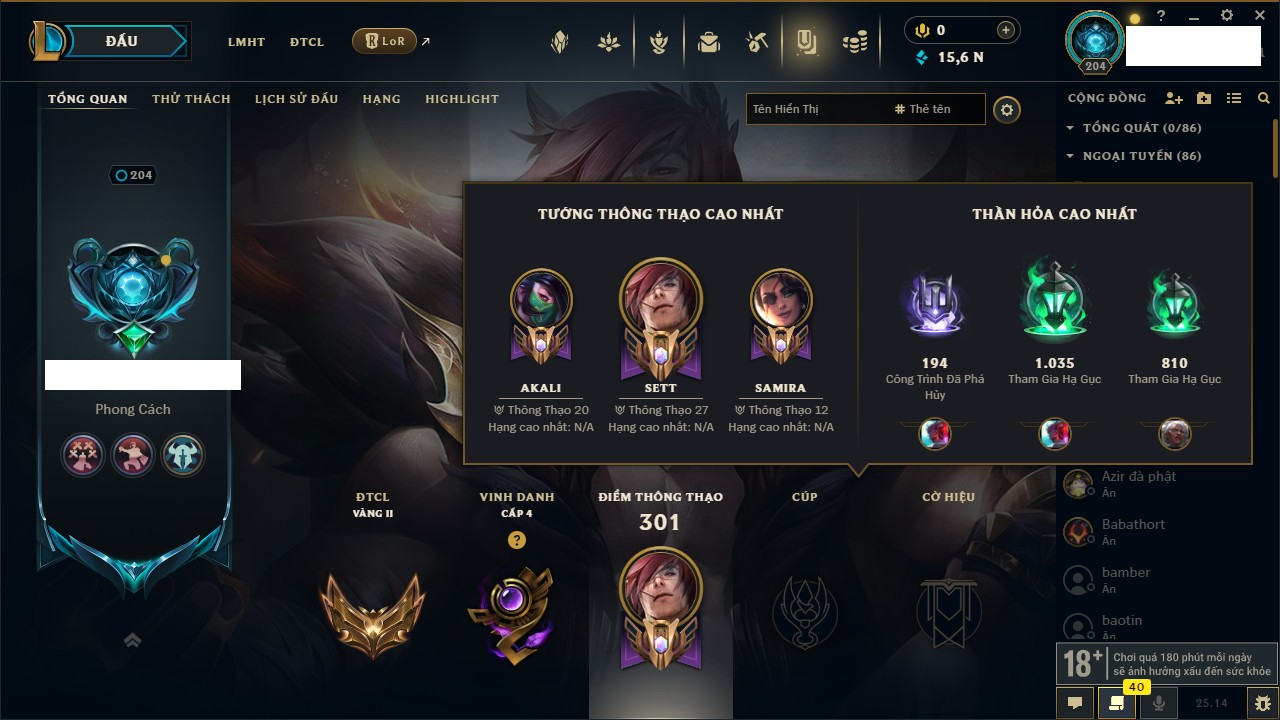Open the store coins icon
Screen dimensions: 1280x720
tap(854, 42)
